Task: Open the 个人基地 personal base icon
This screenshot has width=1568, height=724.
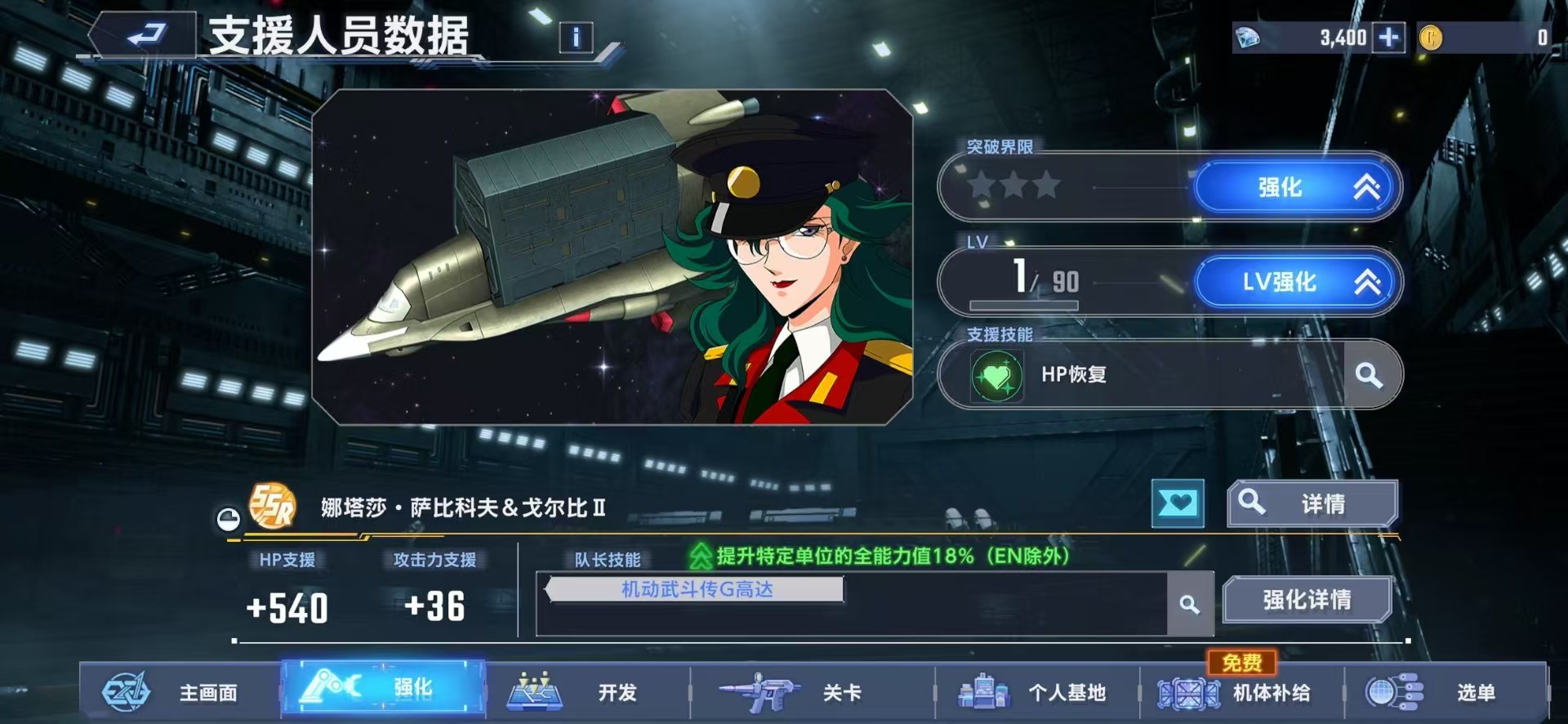Action: (982, 692)
